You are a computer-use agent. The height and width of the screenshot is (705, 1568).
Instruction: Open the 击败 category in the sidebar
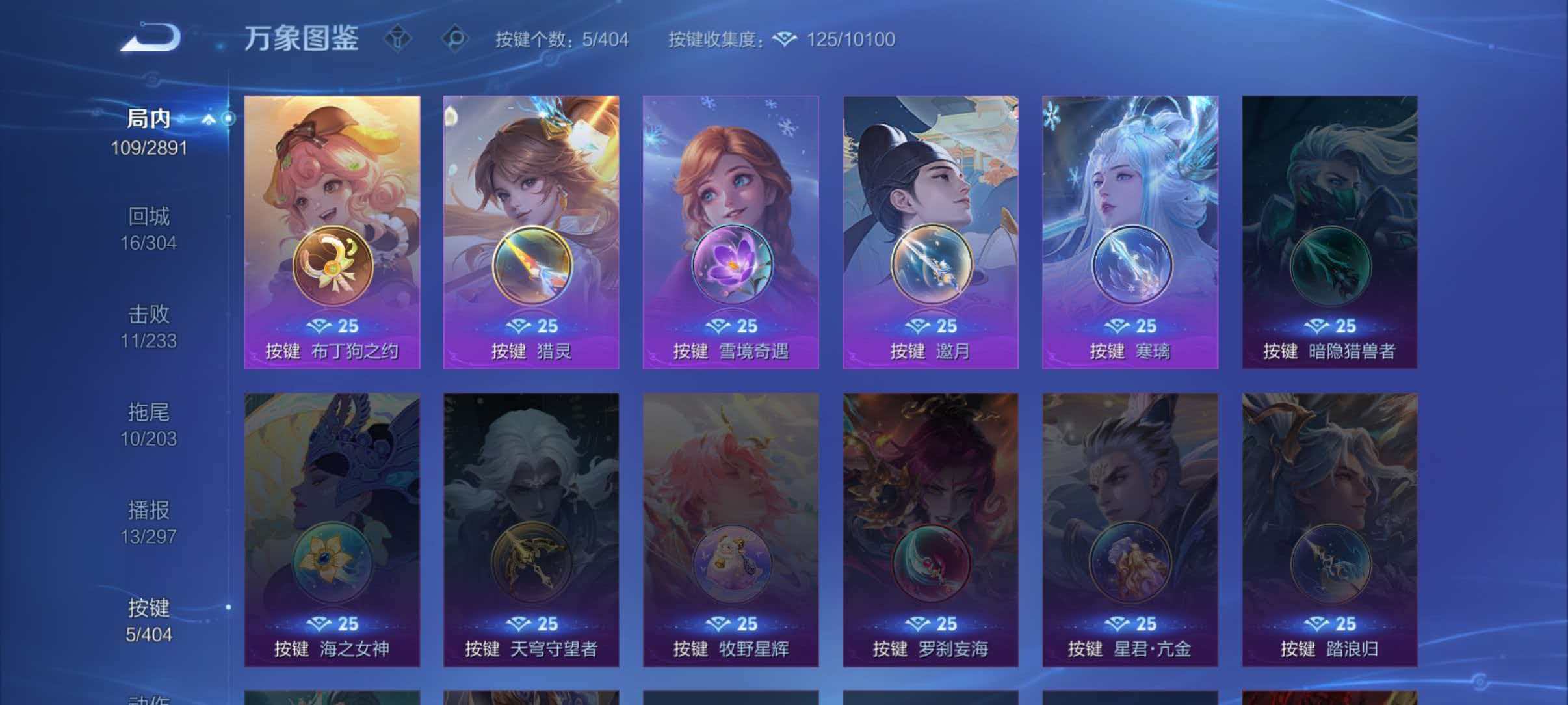[x=148, y=314]
